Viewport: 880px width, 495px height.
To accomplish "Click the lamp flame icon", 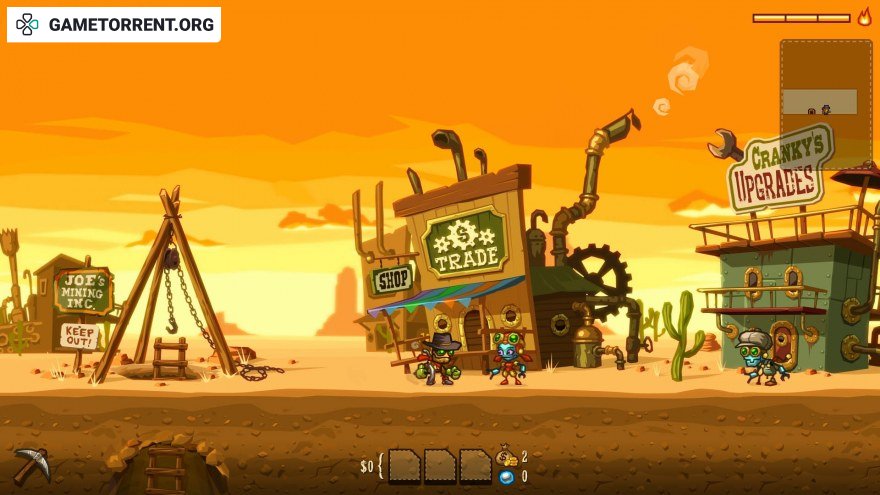I will tap(864, 17).
